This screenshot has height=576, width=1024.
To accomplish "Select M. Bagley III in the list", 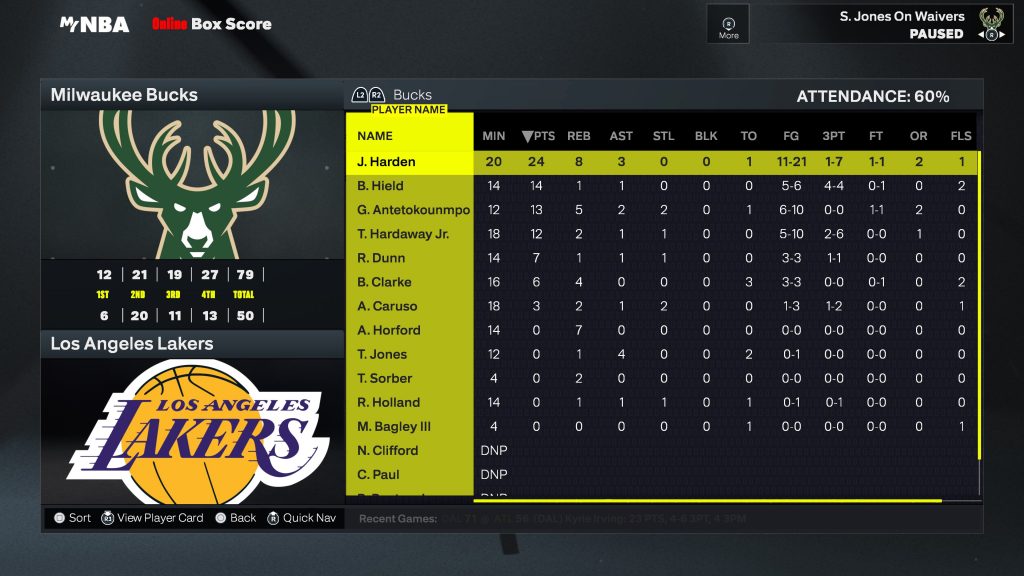I will [394, 426].
